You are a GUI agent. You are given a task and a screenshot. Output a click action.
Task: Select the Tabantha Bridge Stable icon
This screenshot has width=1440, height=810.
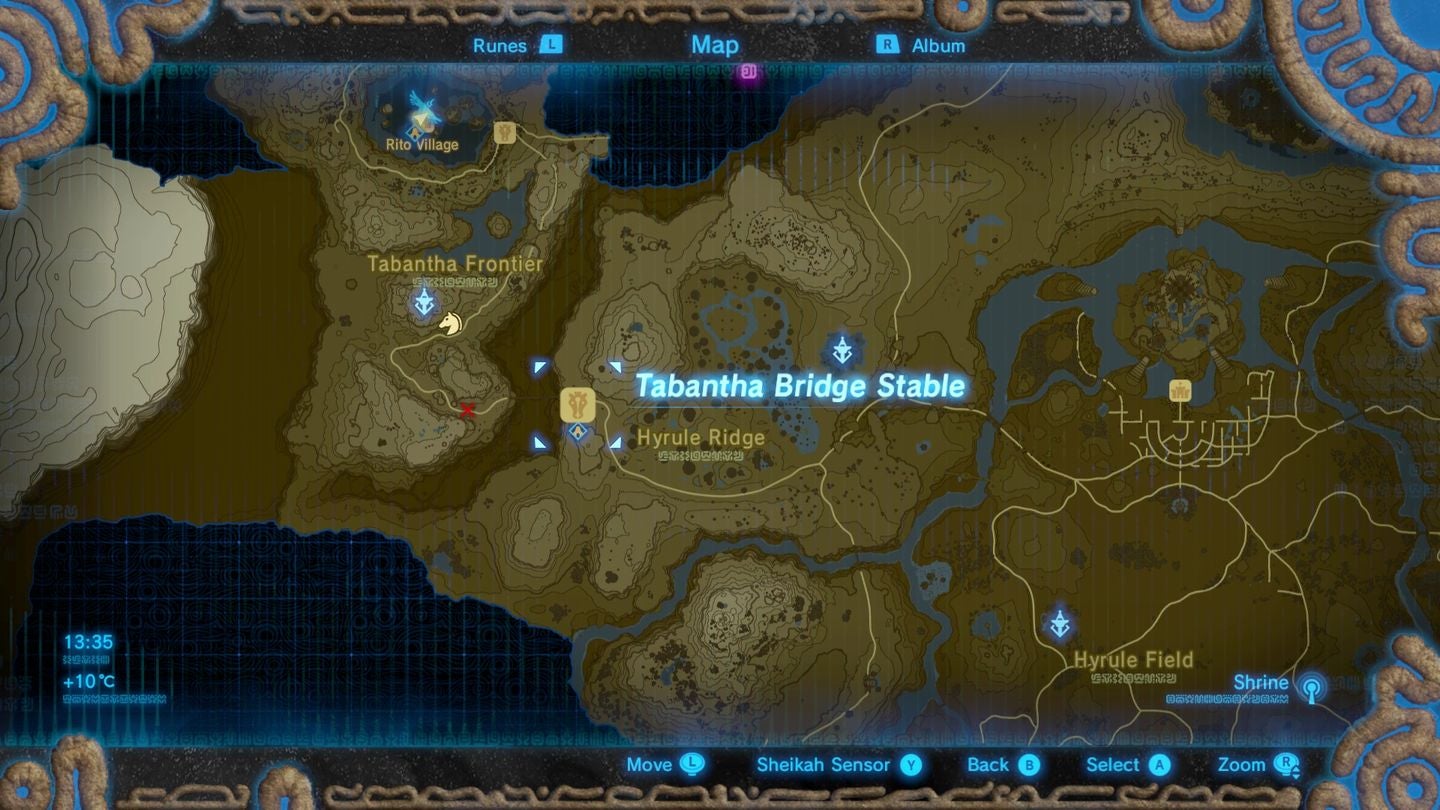[578, 402]
